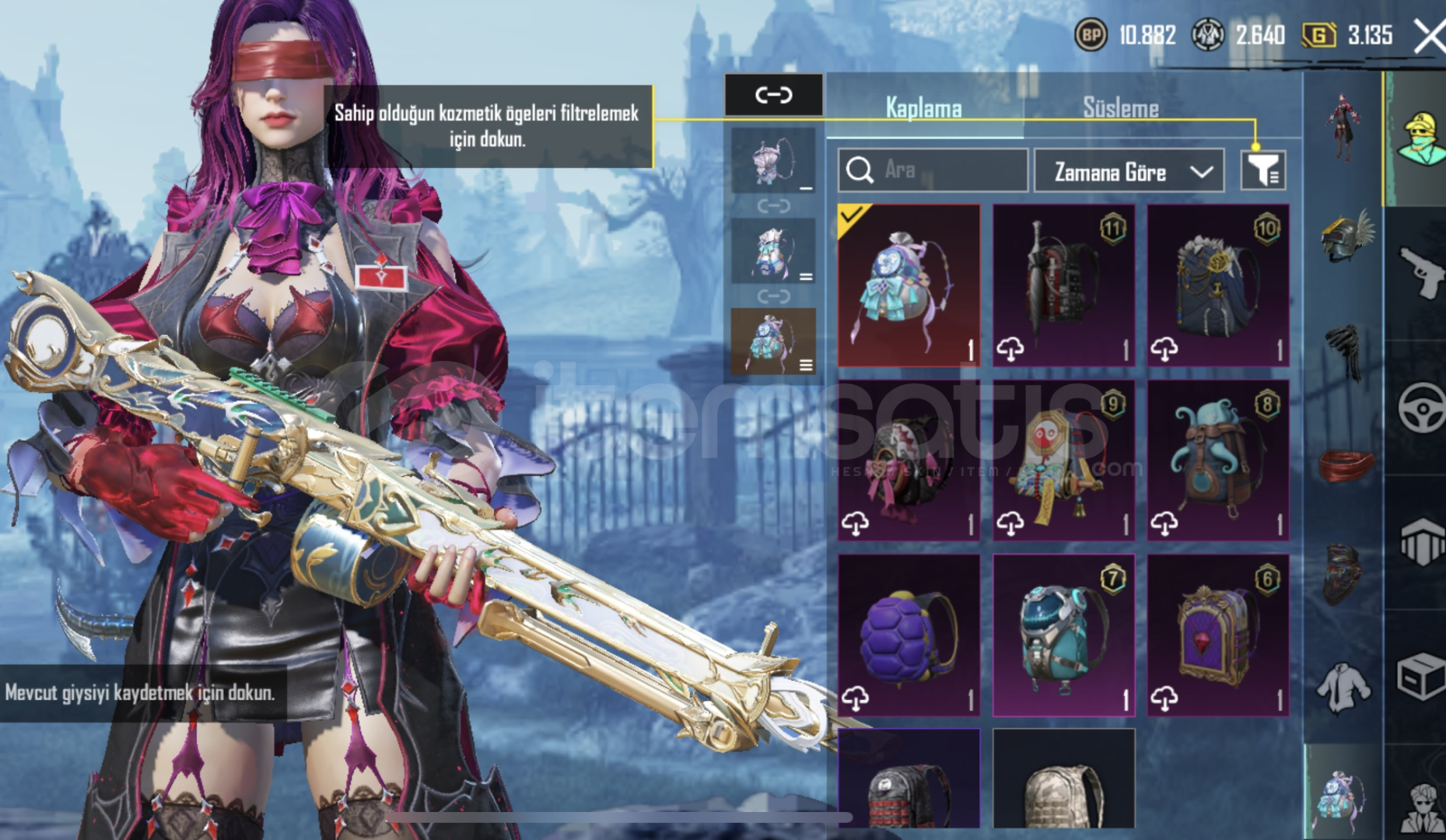
Task: Switch to the Süsleme tab
Action: pos(1120,108)
